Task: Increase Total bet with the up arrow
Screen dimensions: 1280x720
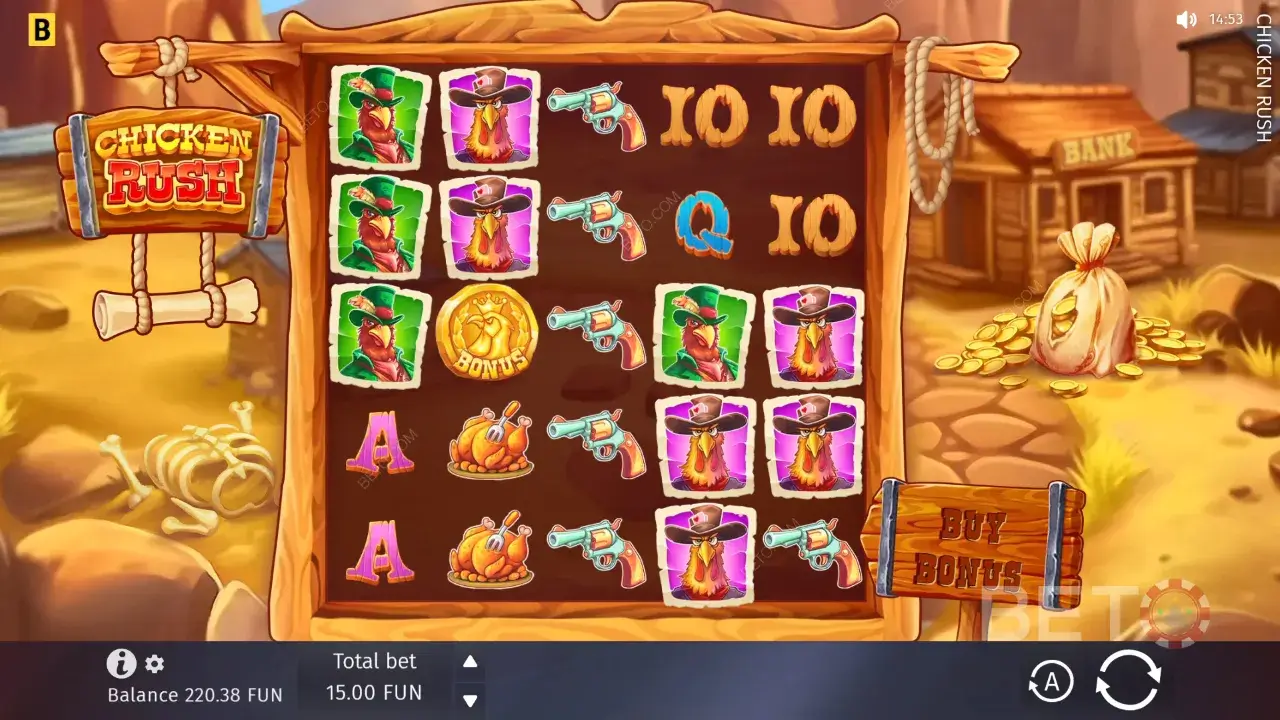Action: [x=468, y=661]
